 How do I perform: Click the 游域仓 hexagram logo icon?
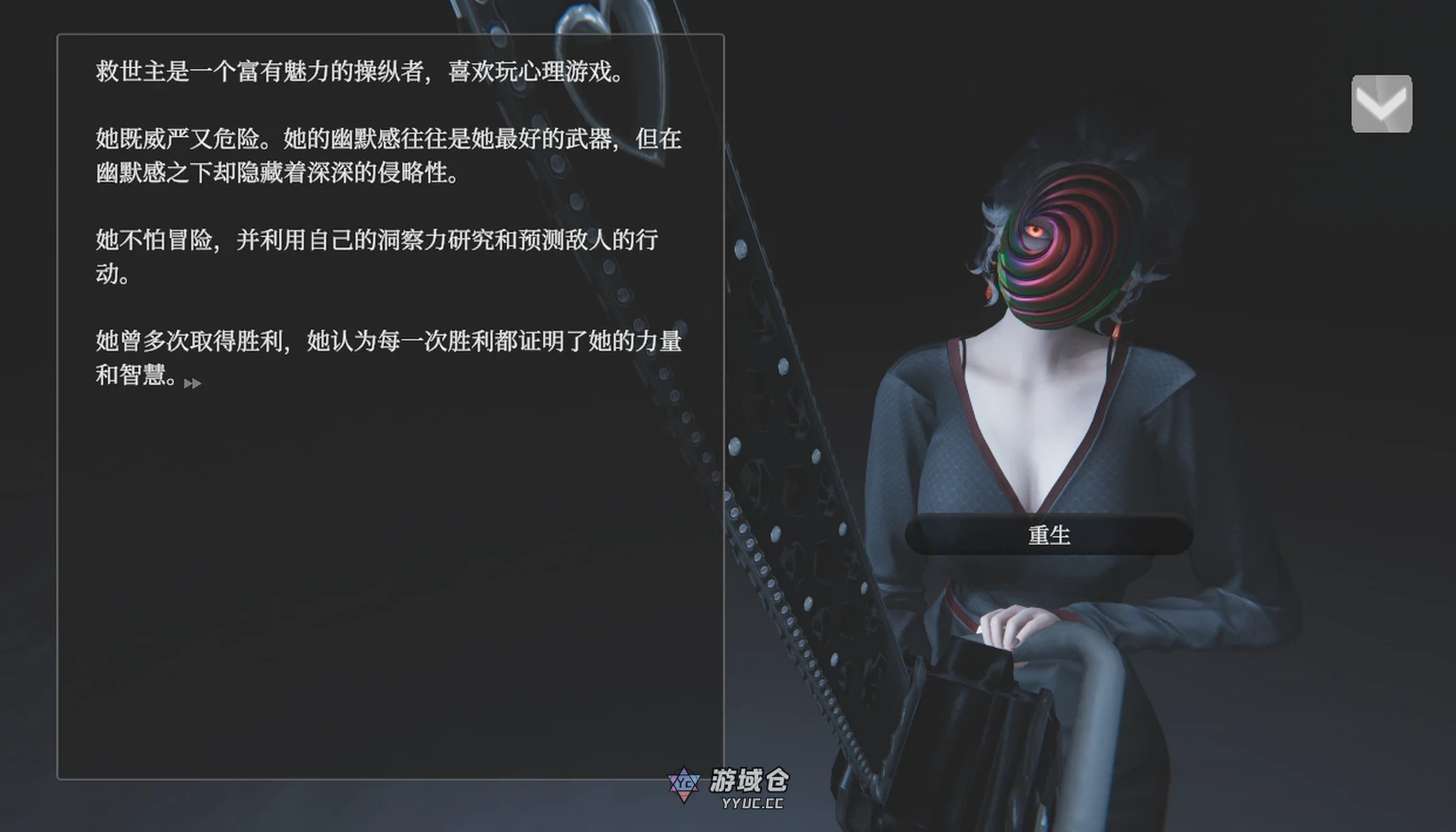(683, 785)
